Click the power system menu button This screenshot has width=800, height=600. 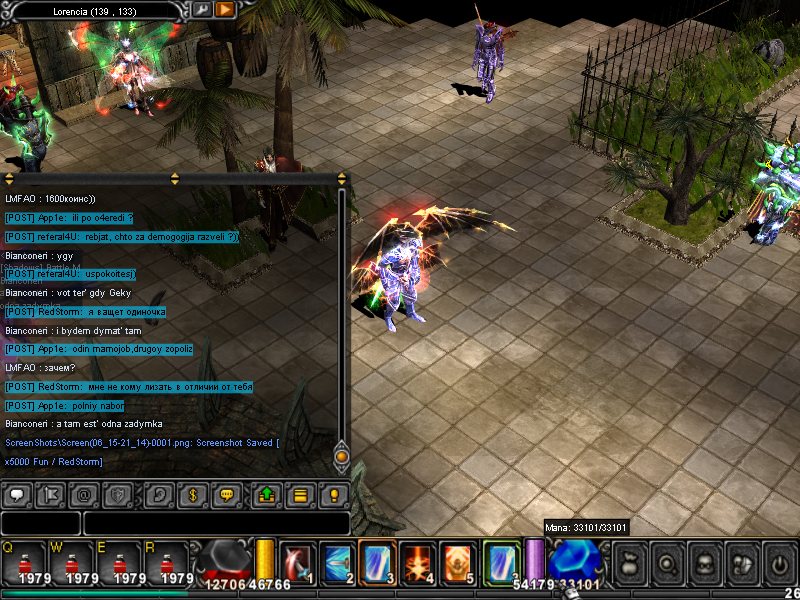tap(779, 563)
